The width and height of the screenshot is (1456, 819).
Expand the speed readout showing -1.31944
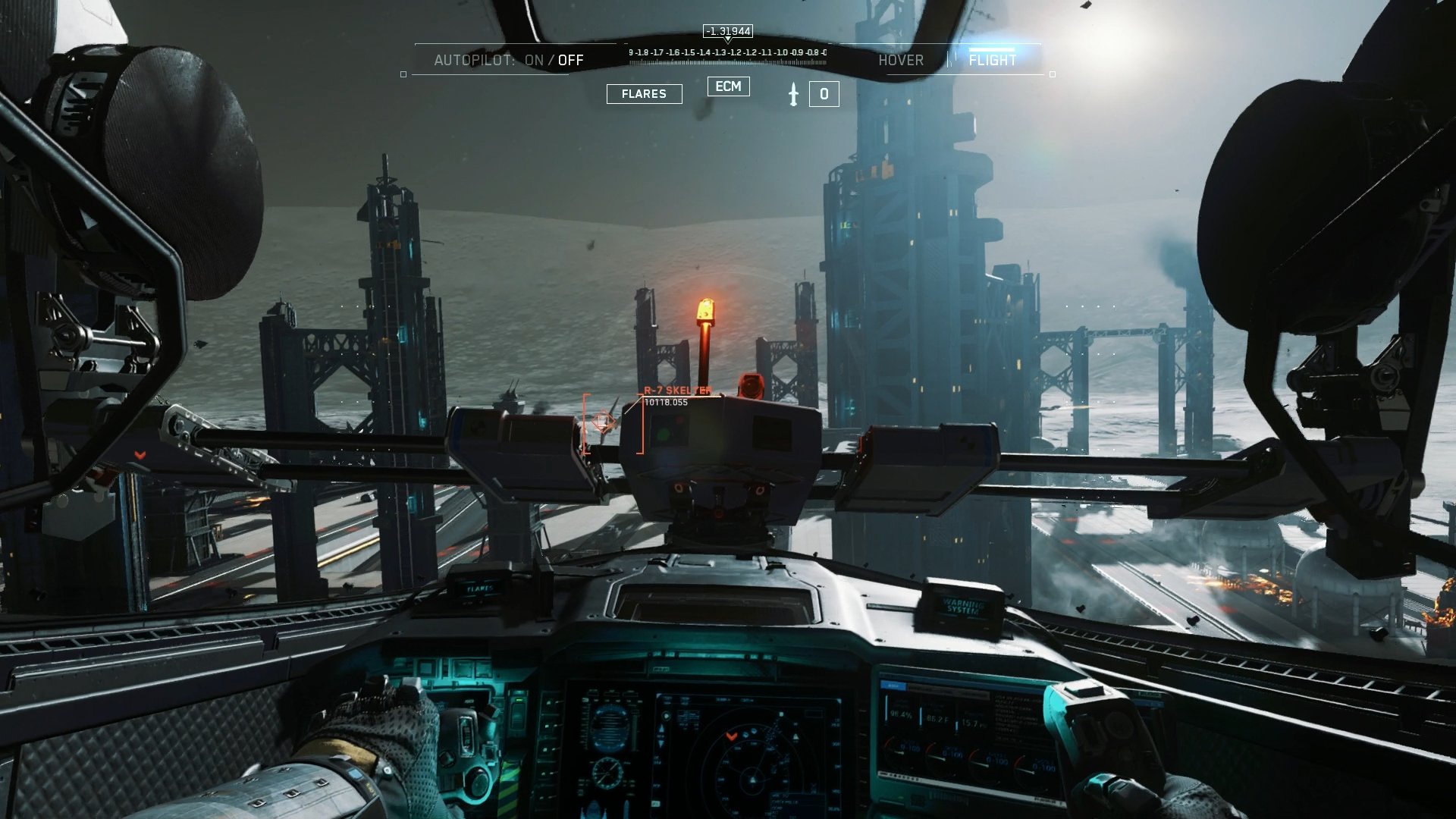point(726,31)
